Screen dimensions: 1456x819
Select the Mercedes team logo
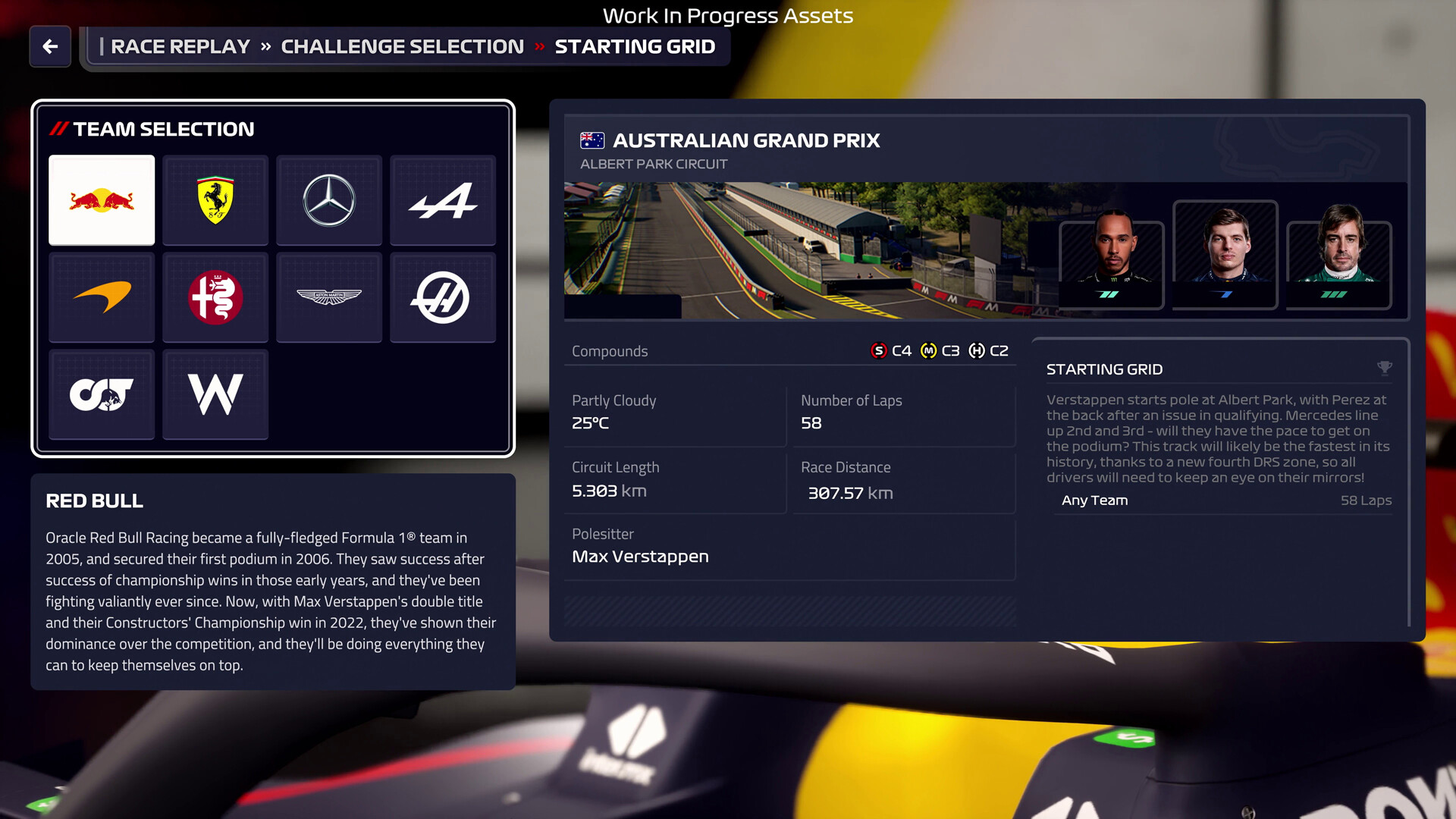pos(329,200)
